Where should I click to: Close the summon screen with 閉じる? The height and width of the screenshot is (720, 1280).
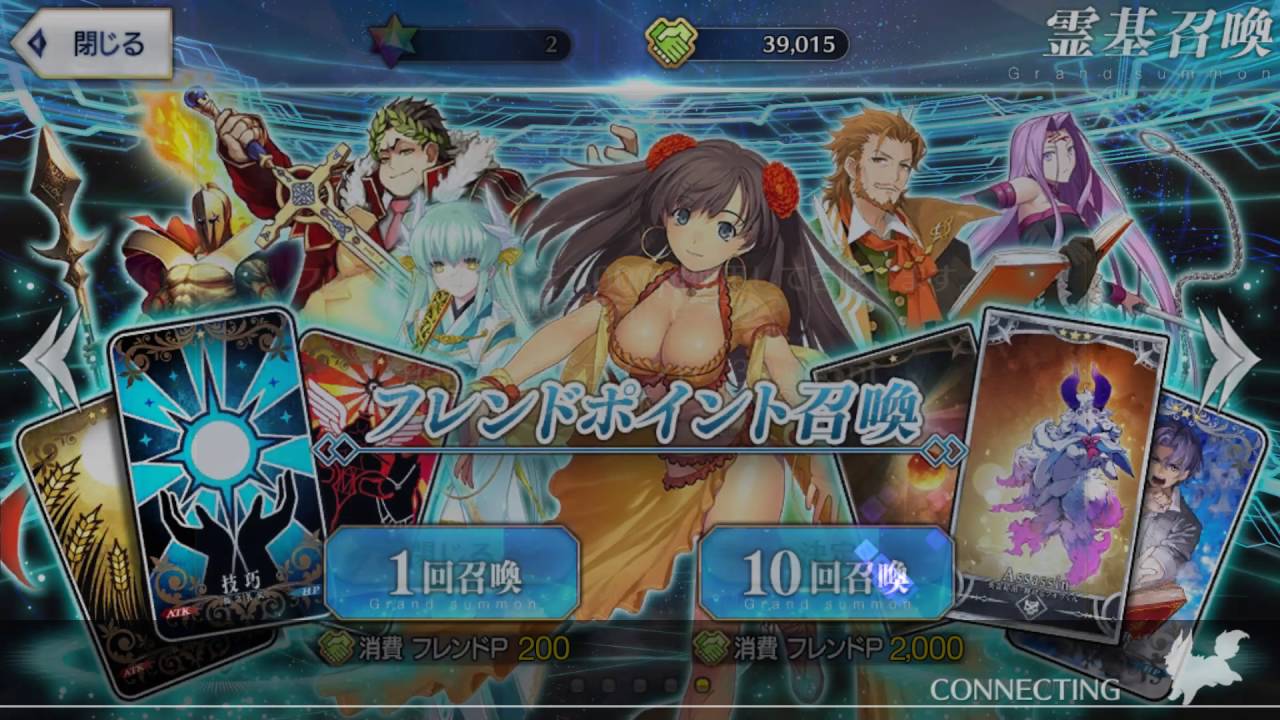[x=92, y=44]
